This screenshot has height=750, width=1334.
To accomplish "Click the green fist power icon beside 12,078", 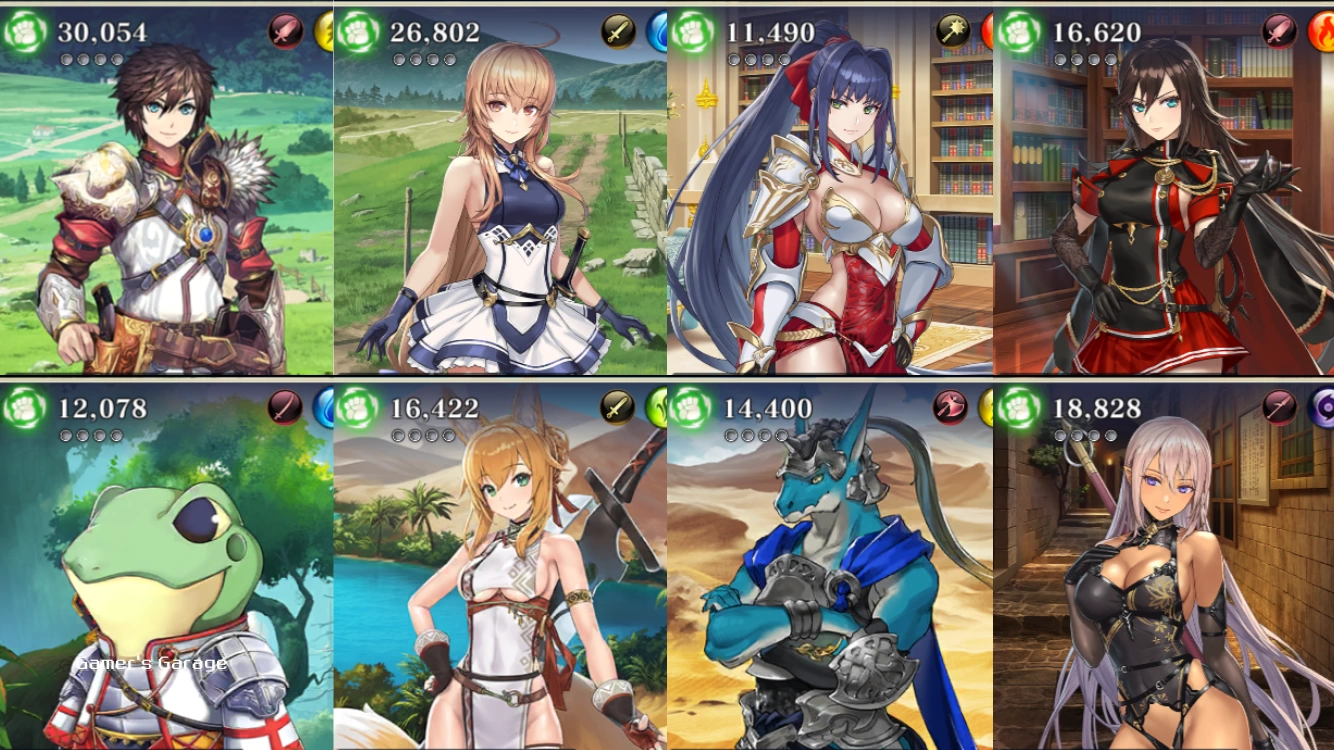I will click(x=24, y=408).
